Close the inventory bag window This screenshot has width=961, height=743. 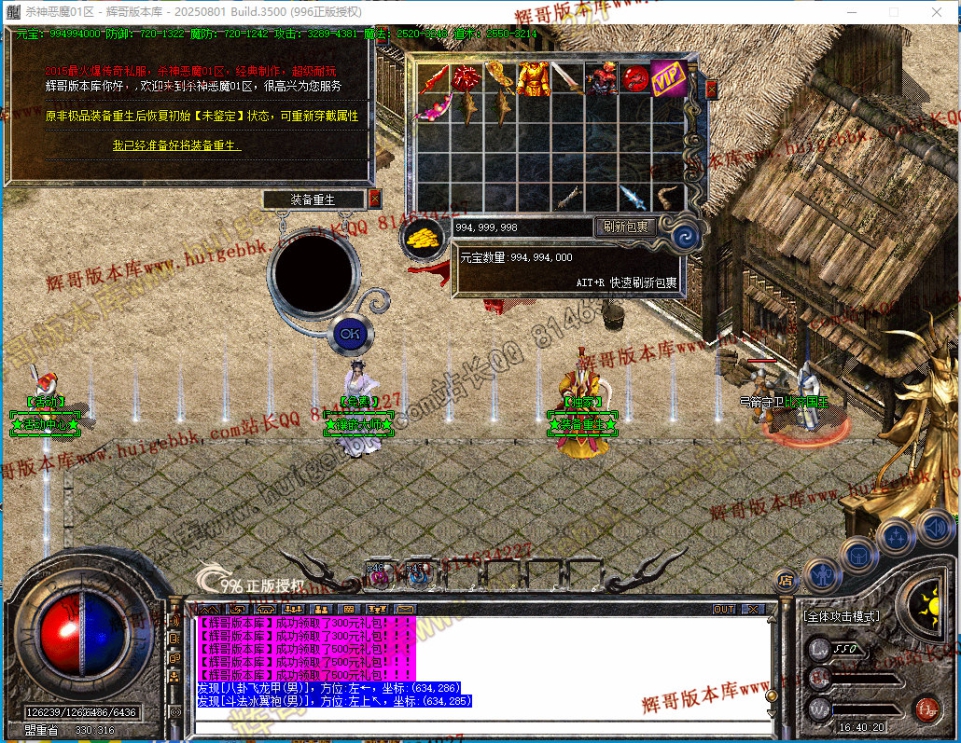coord(711,90)
